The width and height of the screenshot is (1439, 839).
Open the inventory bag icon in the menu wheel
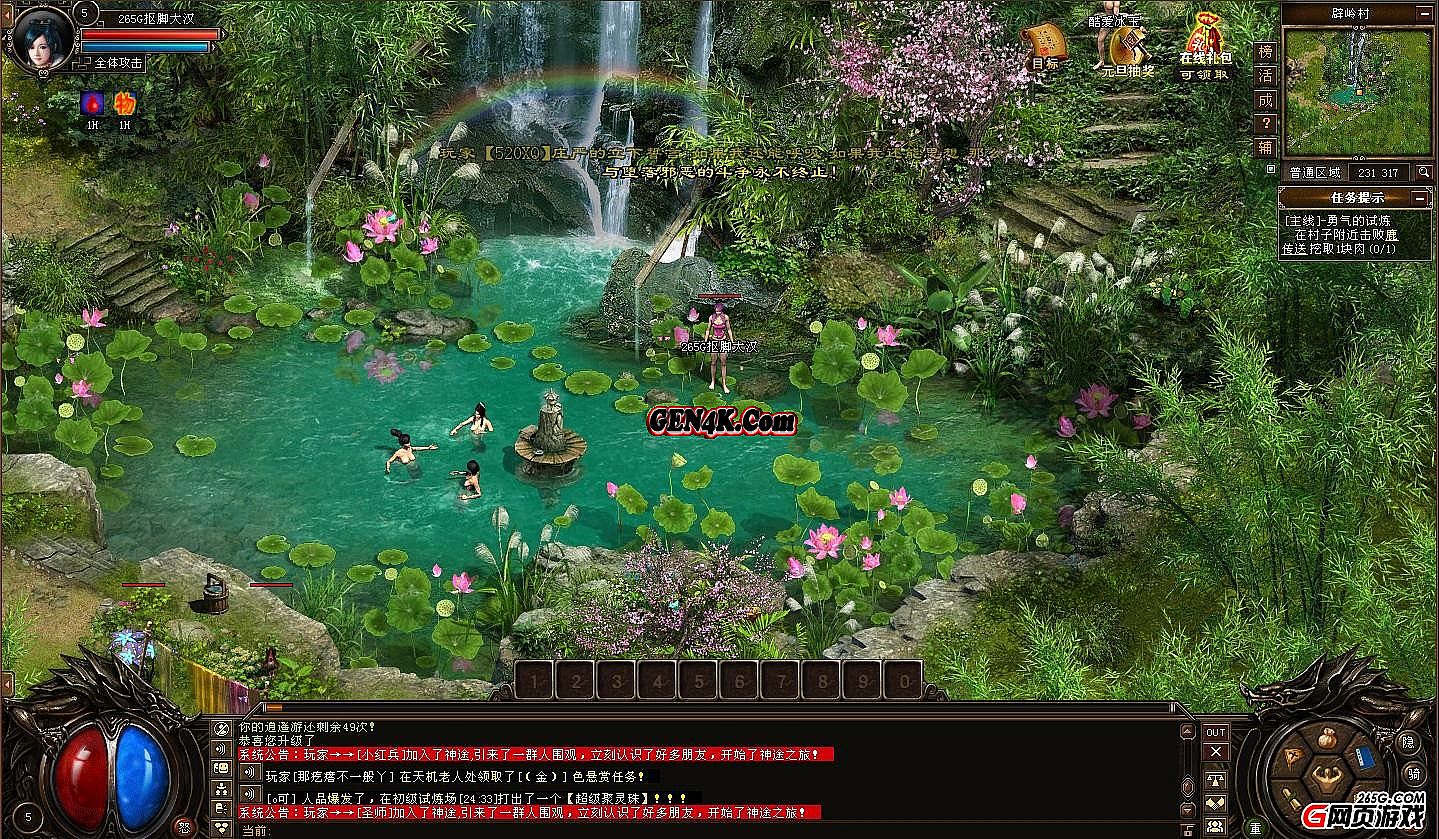coord(1327,737)
